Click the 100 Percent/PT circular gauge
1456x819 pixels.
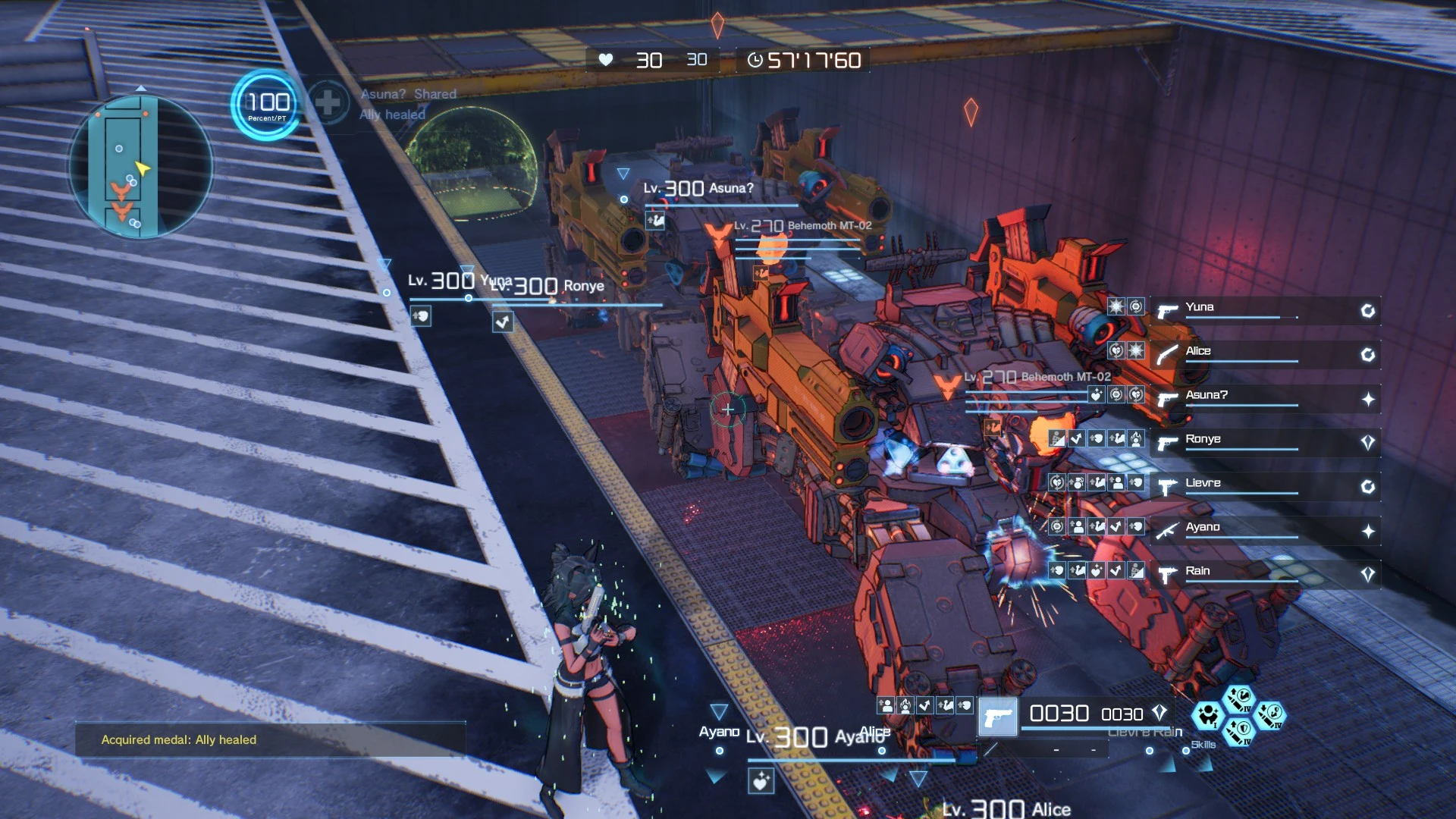267,105
